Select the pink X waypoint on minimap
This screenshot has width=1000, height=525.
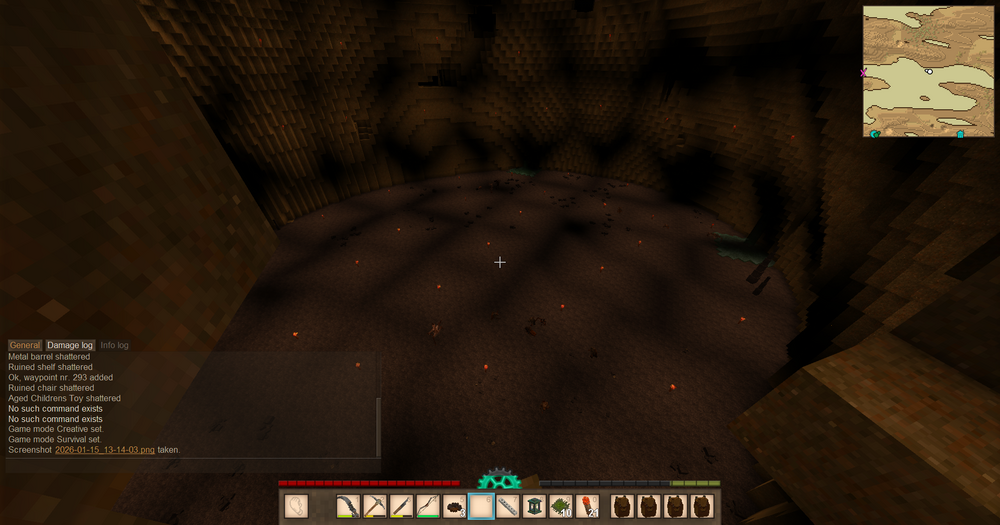coord(864,72)
